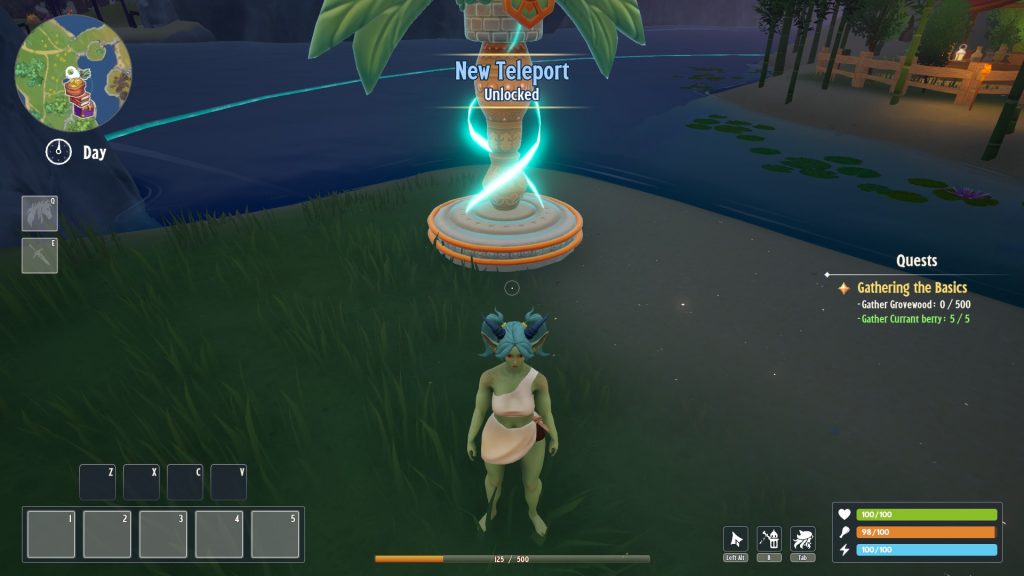This screenshot has height=576, width=1024.
Task: Open the creature menu icon
Action: pos(802,539)
